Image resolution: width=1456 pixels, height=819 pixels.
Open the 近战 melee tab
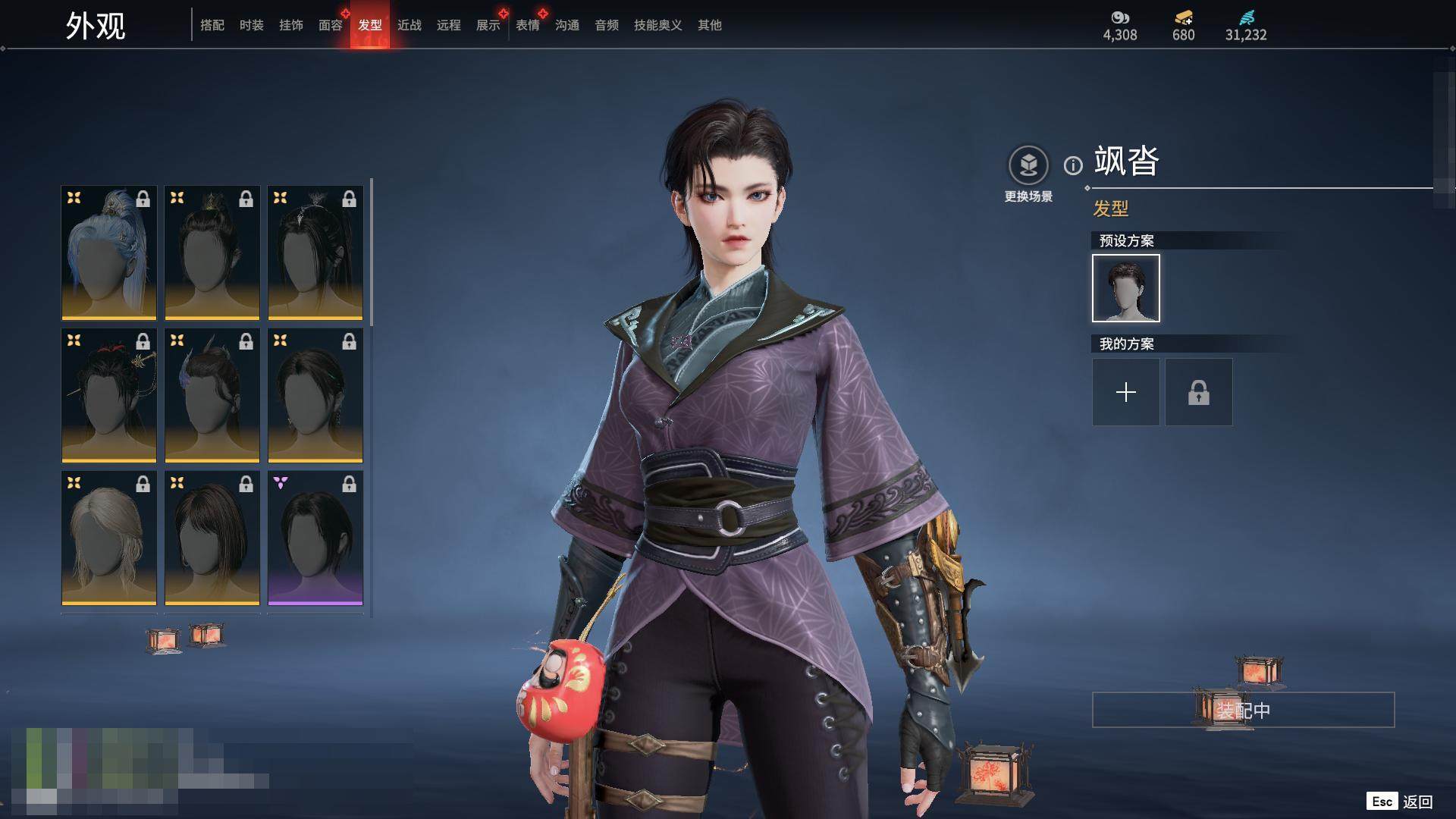point(409,25)
